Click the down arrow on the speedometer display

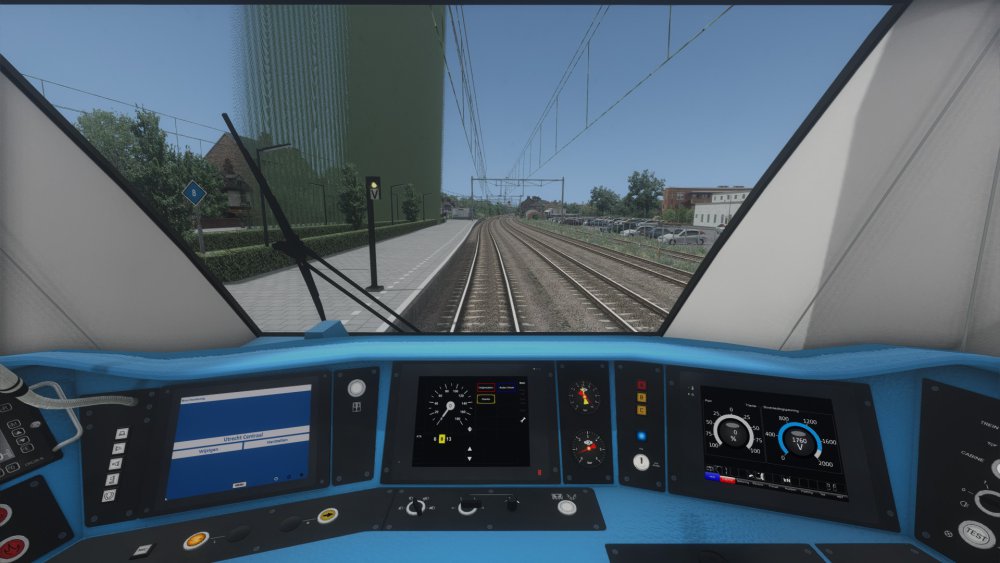coord(468,461)
